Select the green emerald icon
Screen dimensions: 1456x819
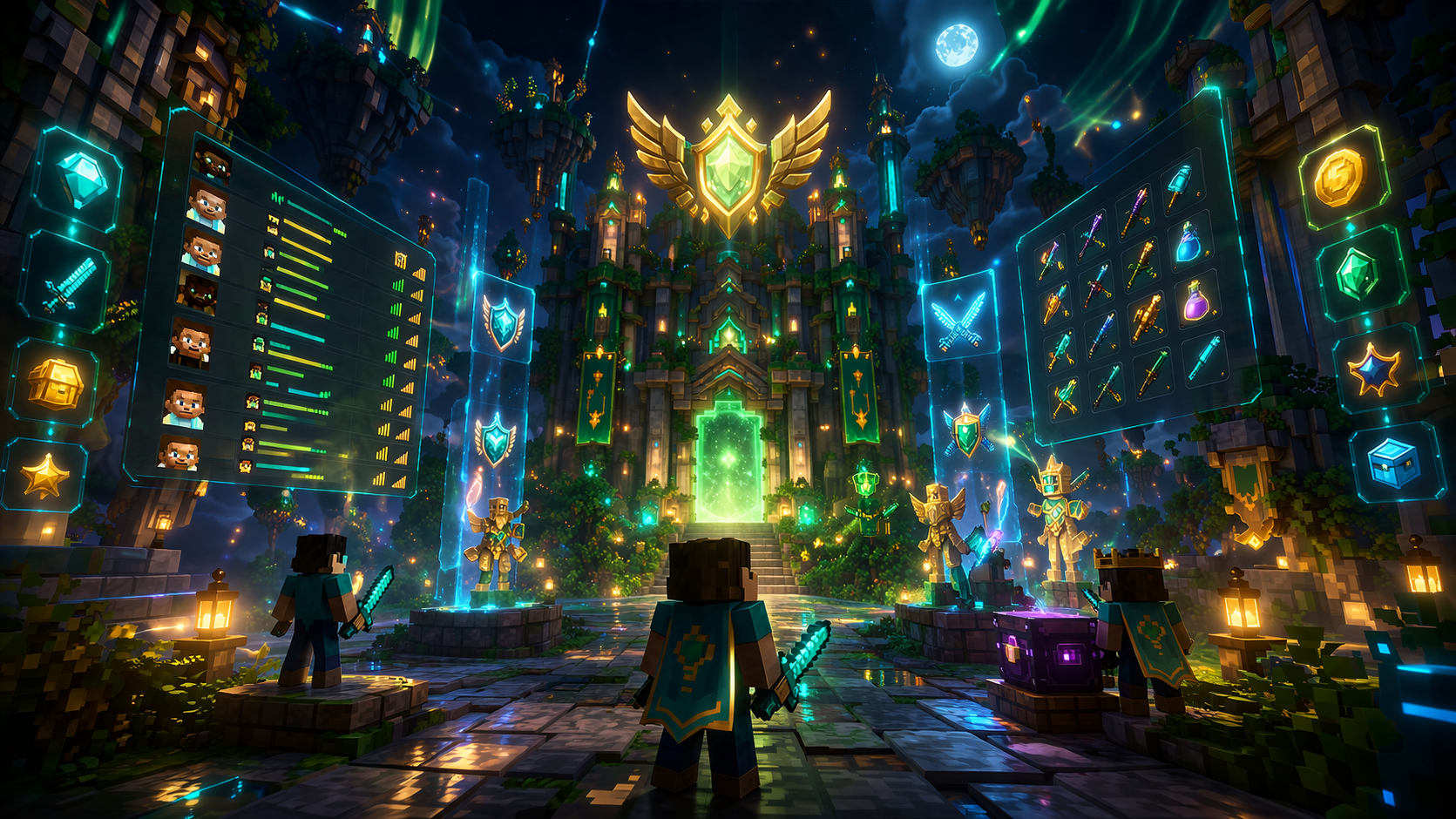click(1358, 274)
